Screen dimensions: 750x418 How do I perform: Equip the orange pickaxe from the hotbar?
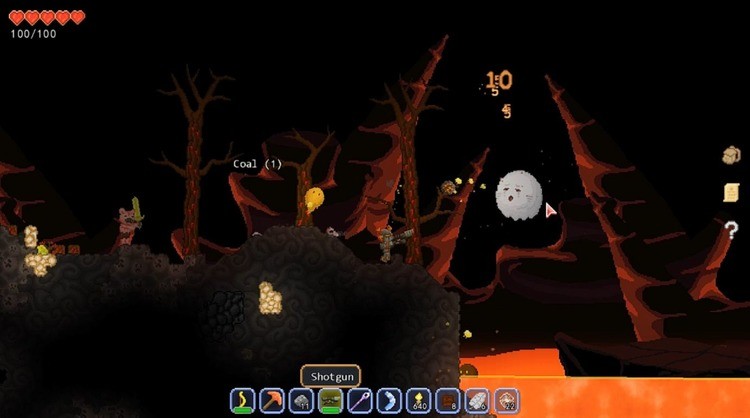click(x=272, y=401)
